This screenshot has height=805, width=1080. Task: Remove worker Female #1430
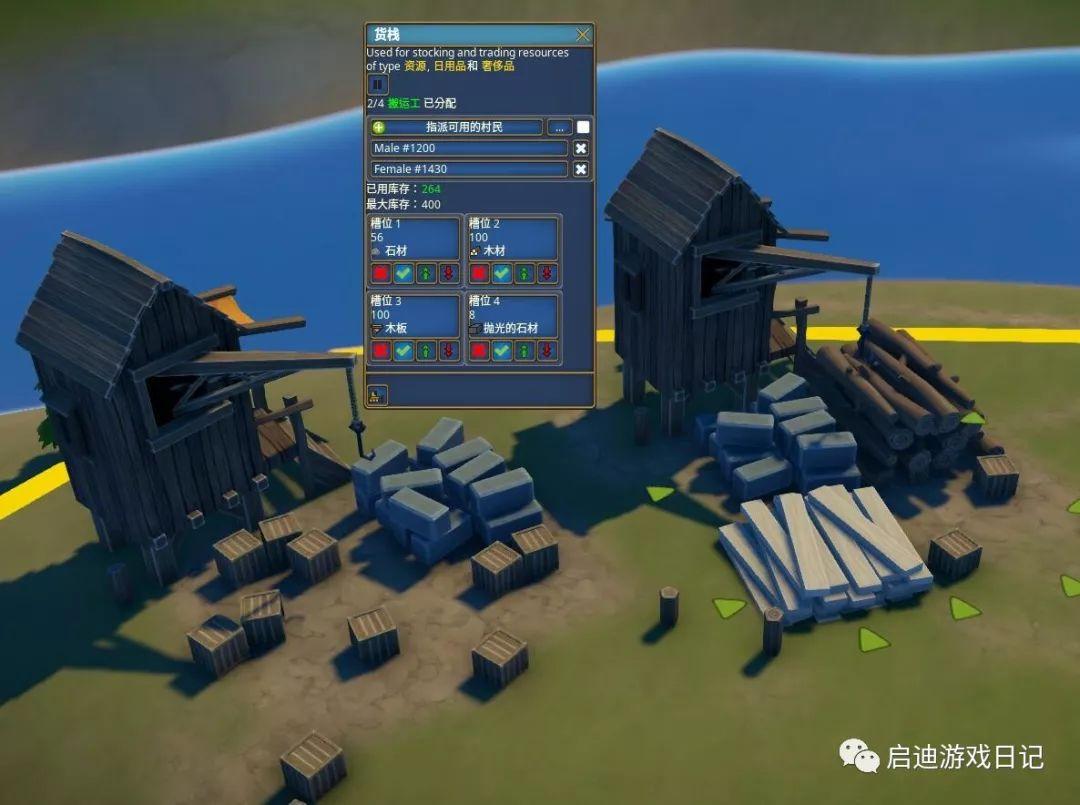[581, 169]
